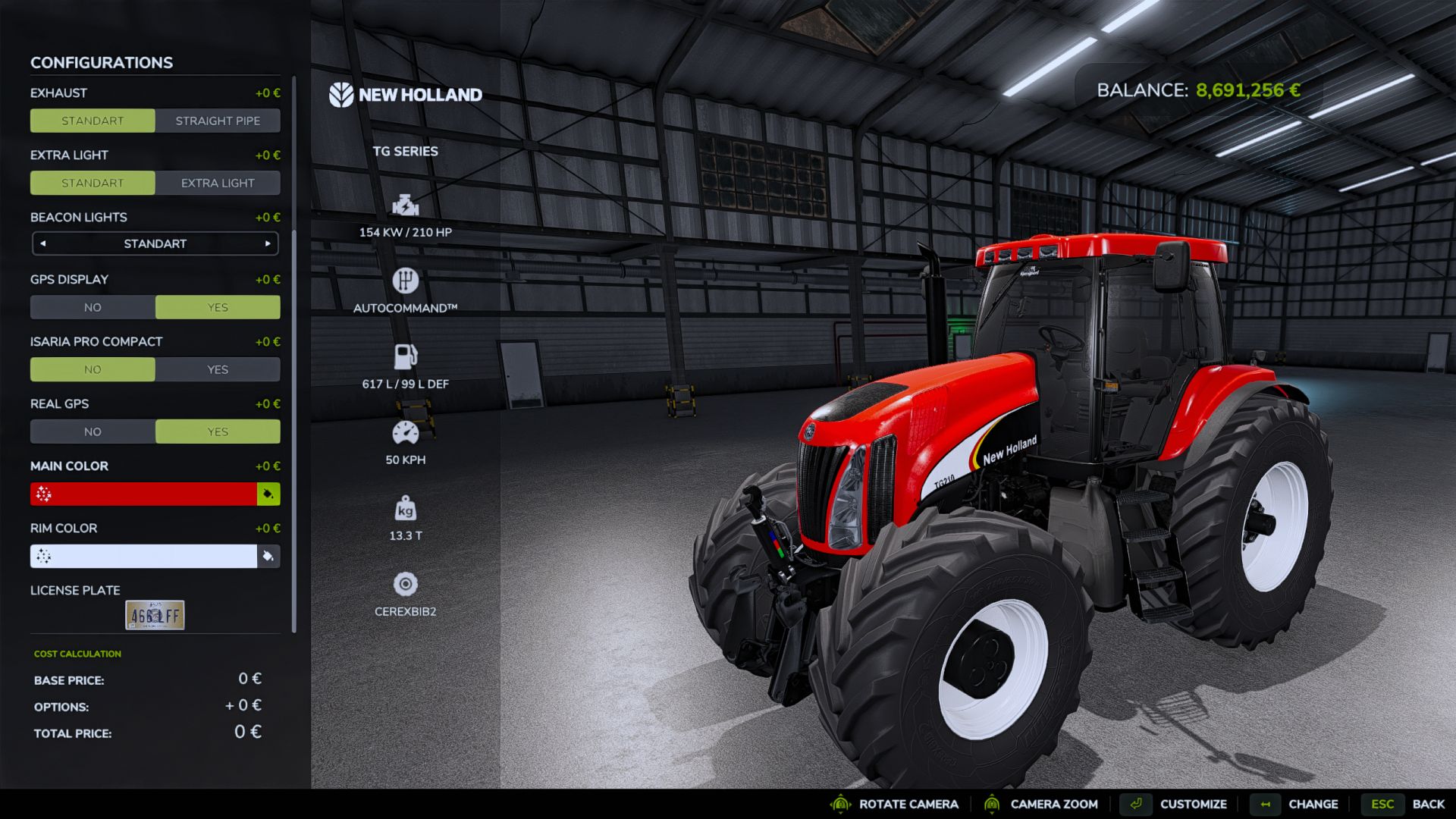Click the license plate 466 LFF thumbnail
The width and height of the screenshot is (1456, 819).
point(155,613)
